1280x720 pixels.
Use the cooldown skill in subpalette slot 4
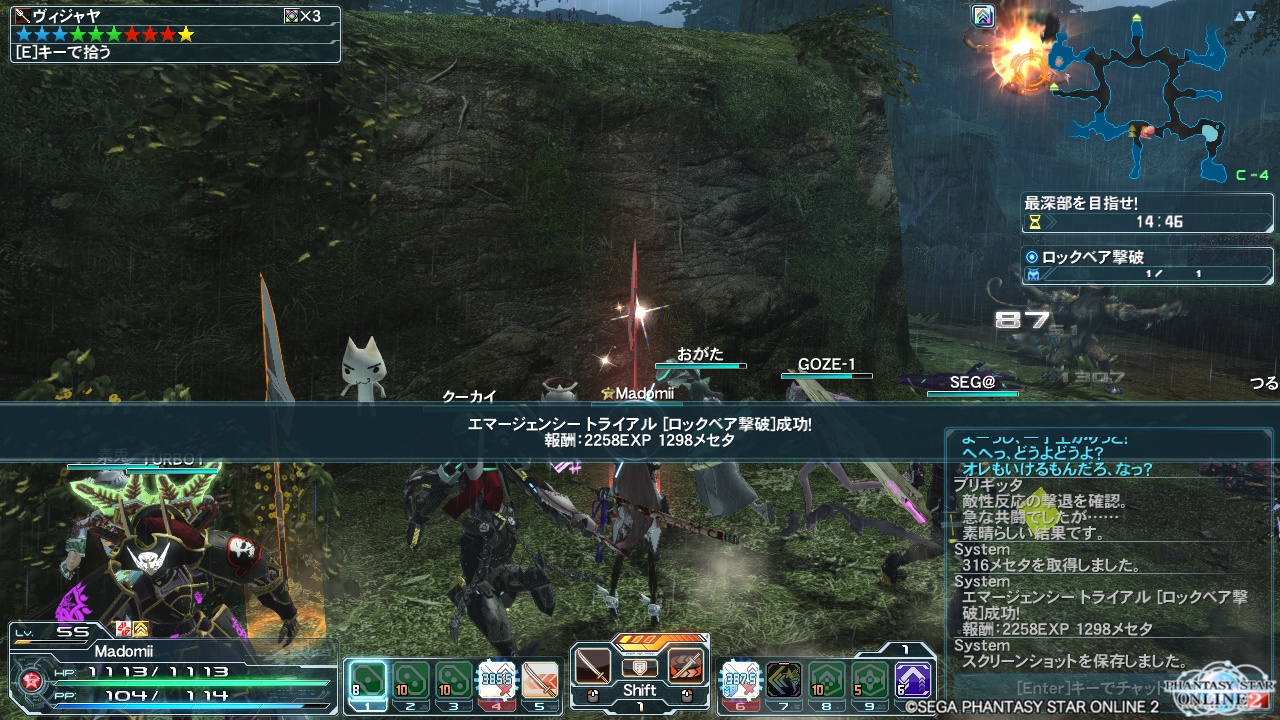497,680
